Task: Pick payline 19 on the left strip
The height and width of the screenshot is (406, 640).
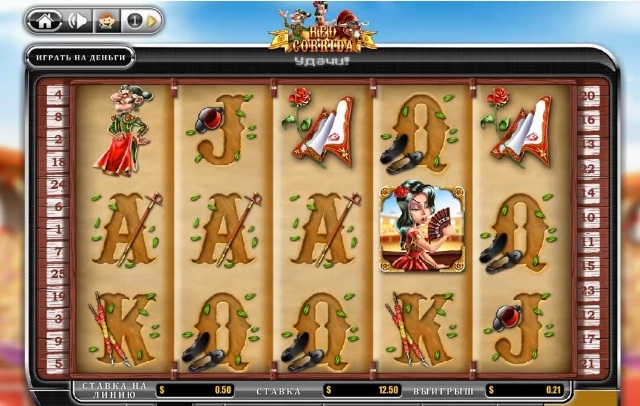Action: 56,295
